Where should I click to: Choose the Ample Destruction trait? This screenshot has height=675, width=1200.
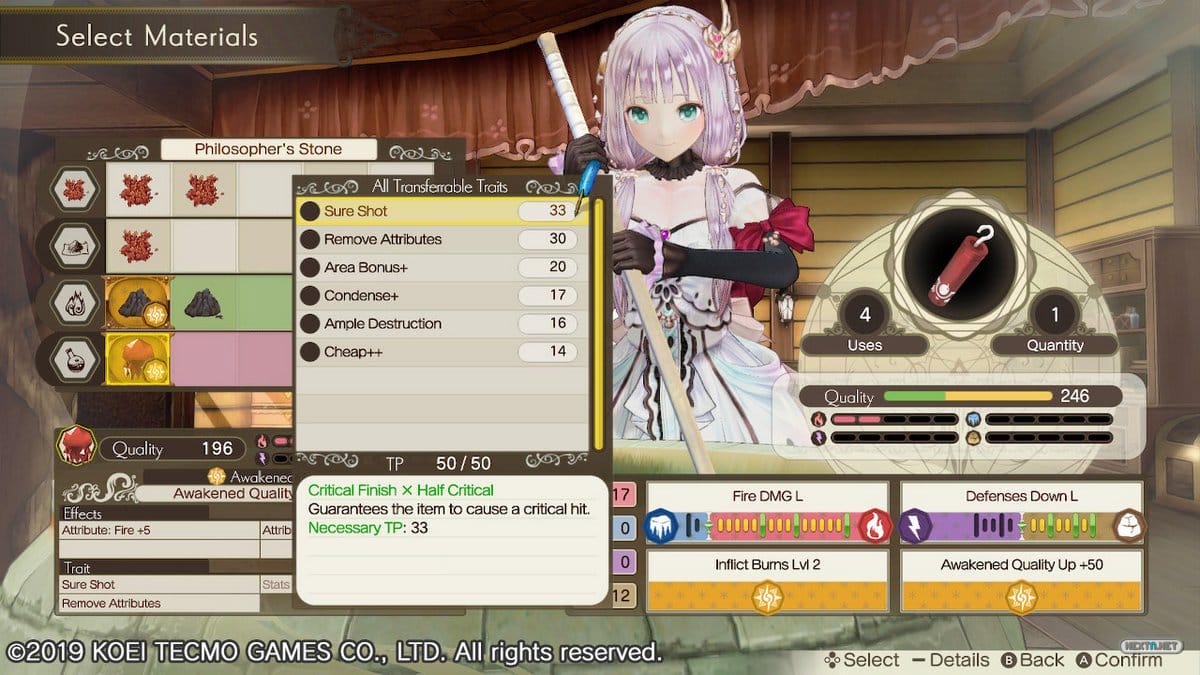click(x=440, y=323)
